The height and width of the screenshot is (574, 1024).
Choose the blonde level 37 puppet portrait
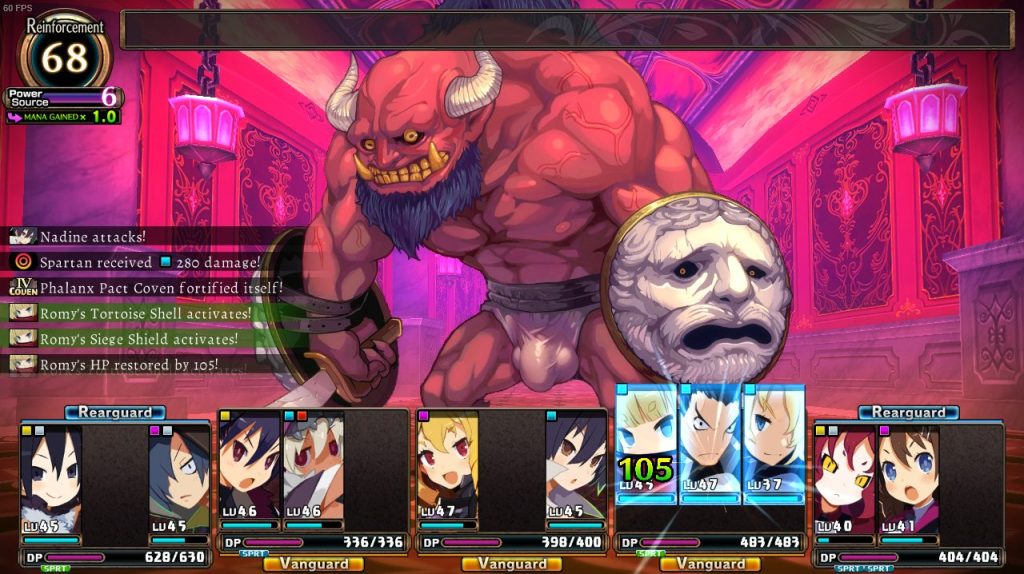click(773, 440)
